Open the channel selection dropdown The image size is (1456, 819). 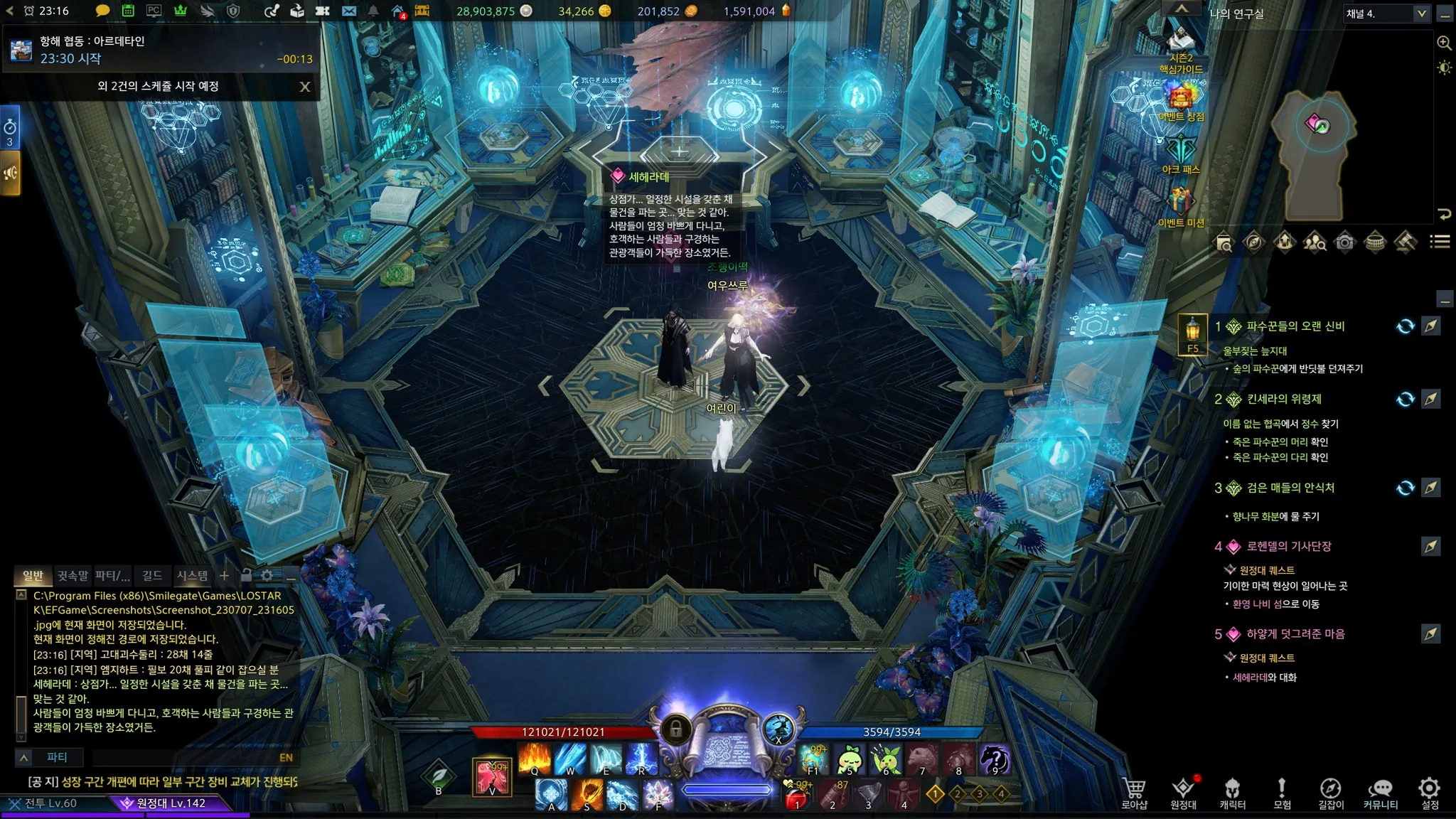pyautogui.click(x=1421, y=14)
